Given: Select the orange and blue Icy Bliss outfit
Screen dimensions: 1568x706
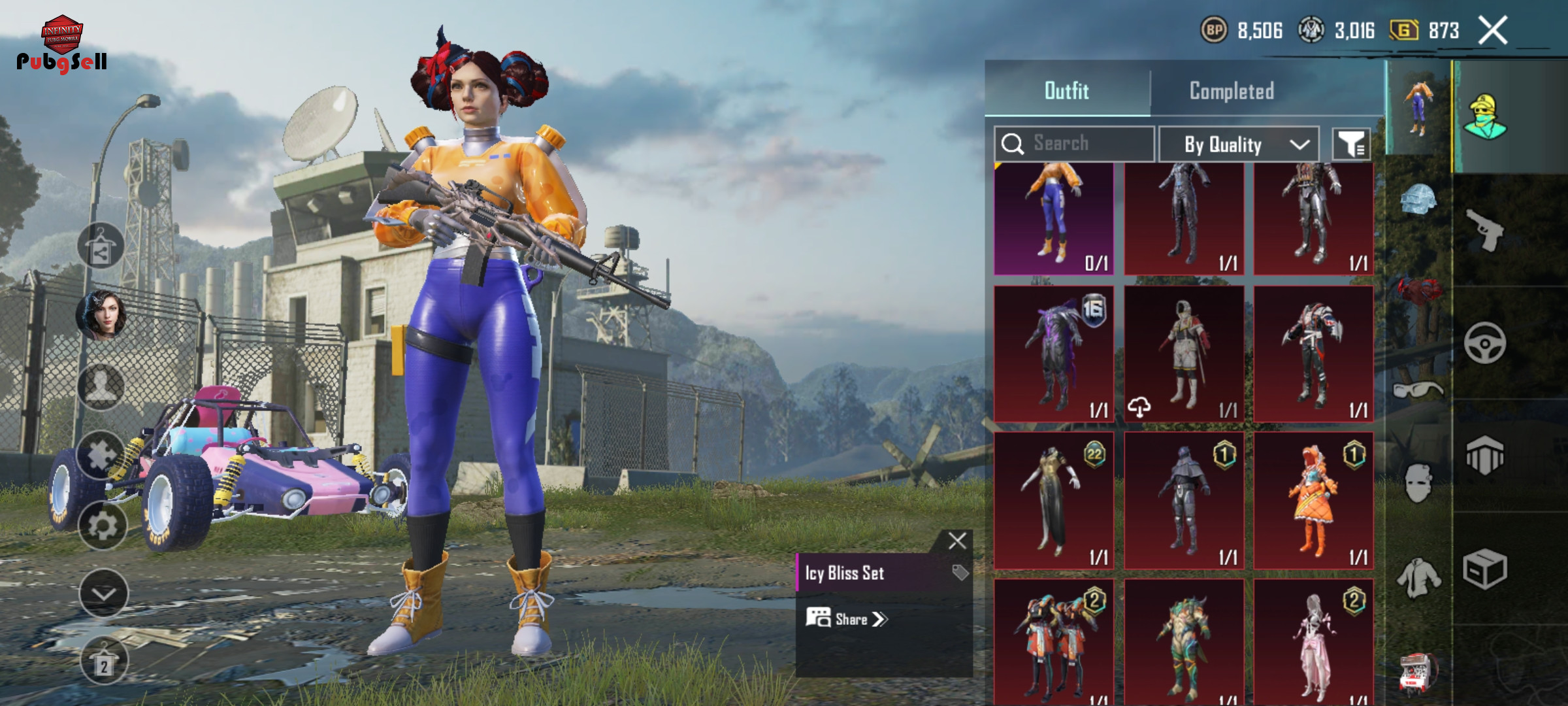Looking at the screenshot, I should point(1053,218).
